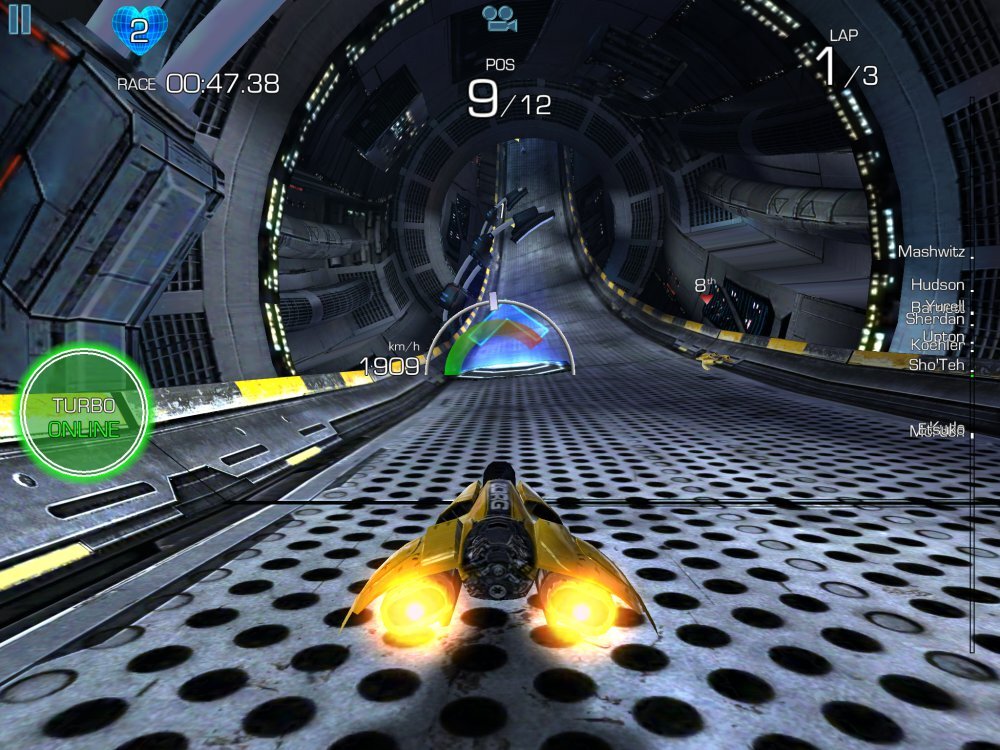Pause the race
The image size is (1000, 750).
[19, 19]
